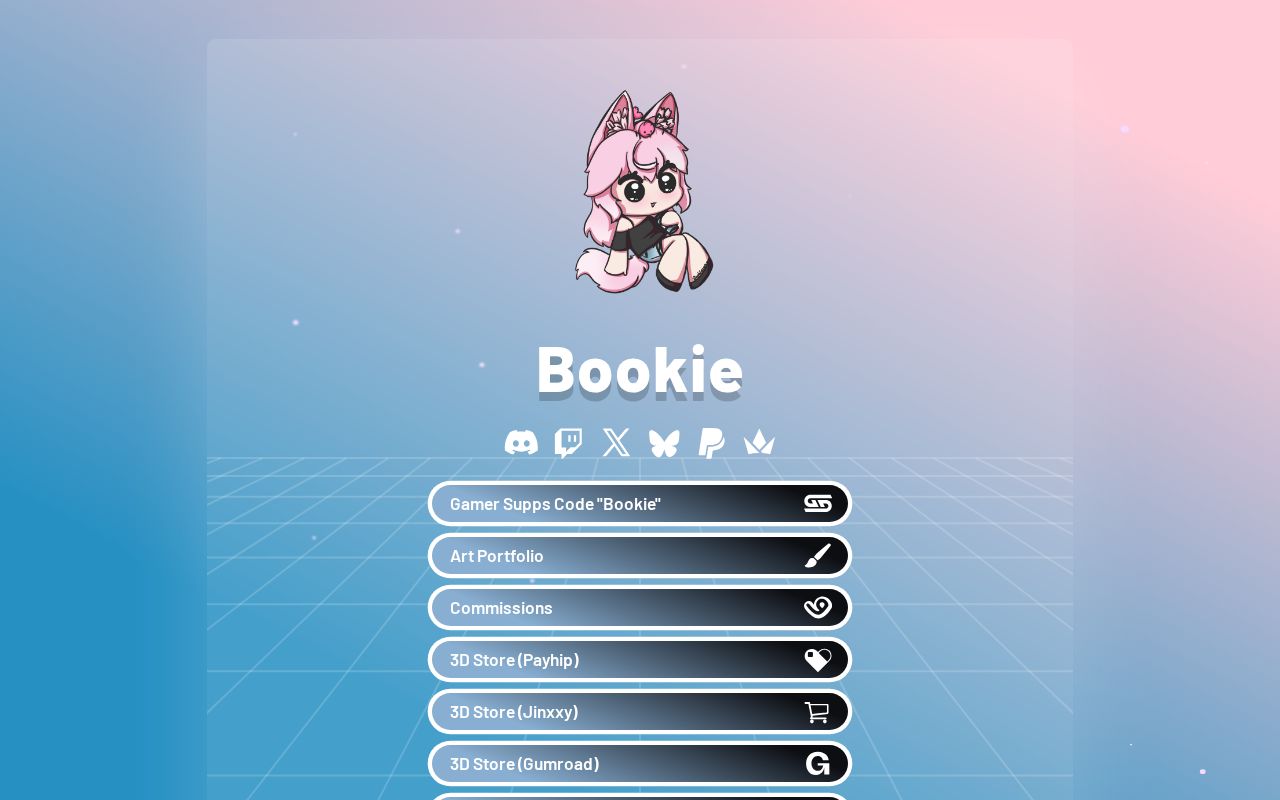Click the Twitch icon
The width and height of the screenshot is (1280, 800).
click(x=568, y=442)
